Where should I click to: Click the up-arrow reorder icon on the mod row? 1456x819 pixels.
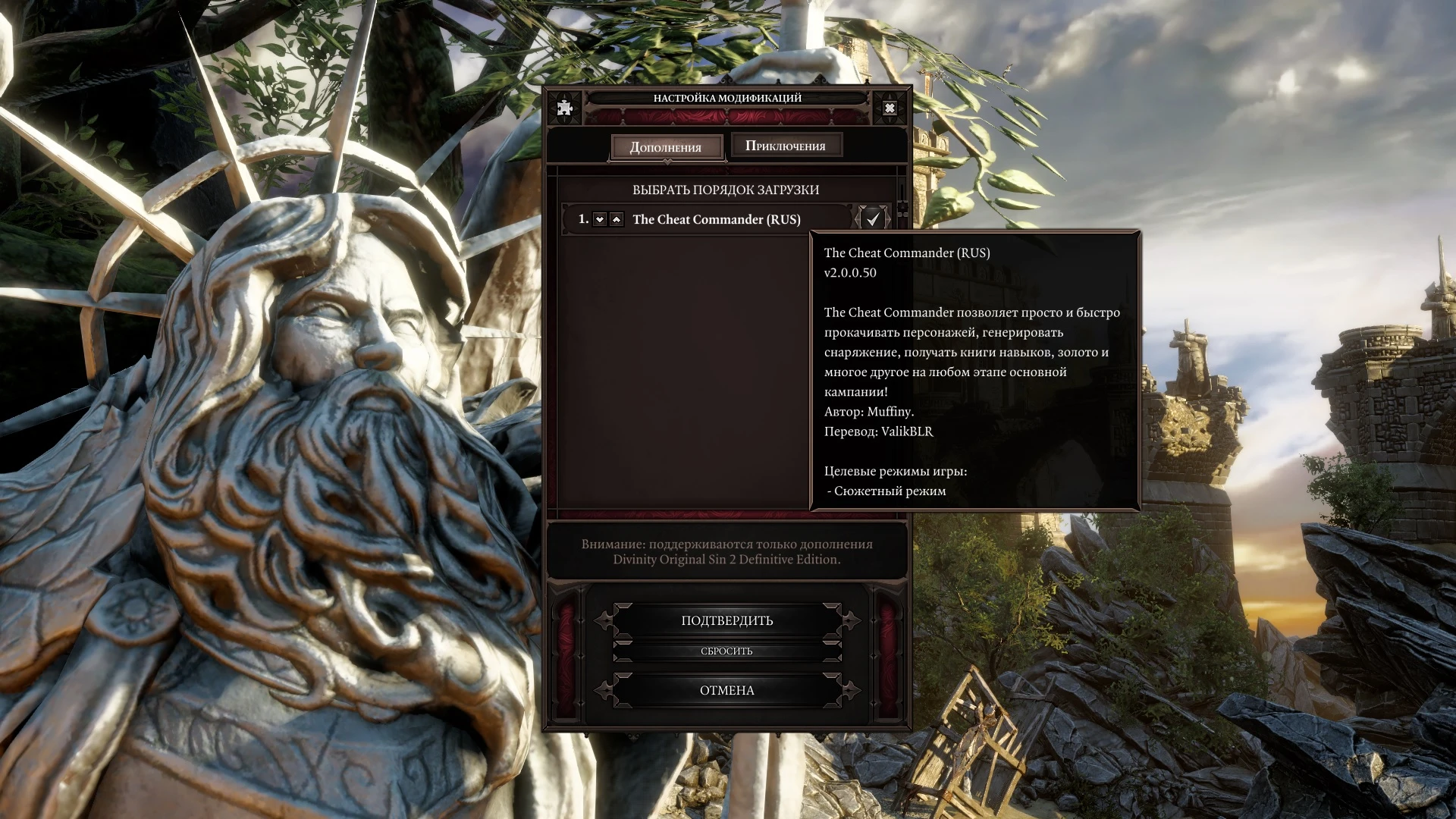tap(617, 219)
